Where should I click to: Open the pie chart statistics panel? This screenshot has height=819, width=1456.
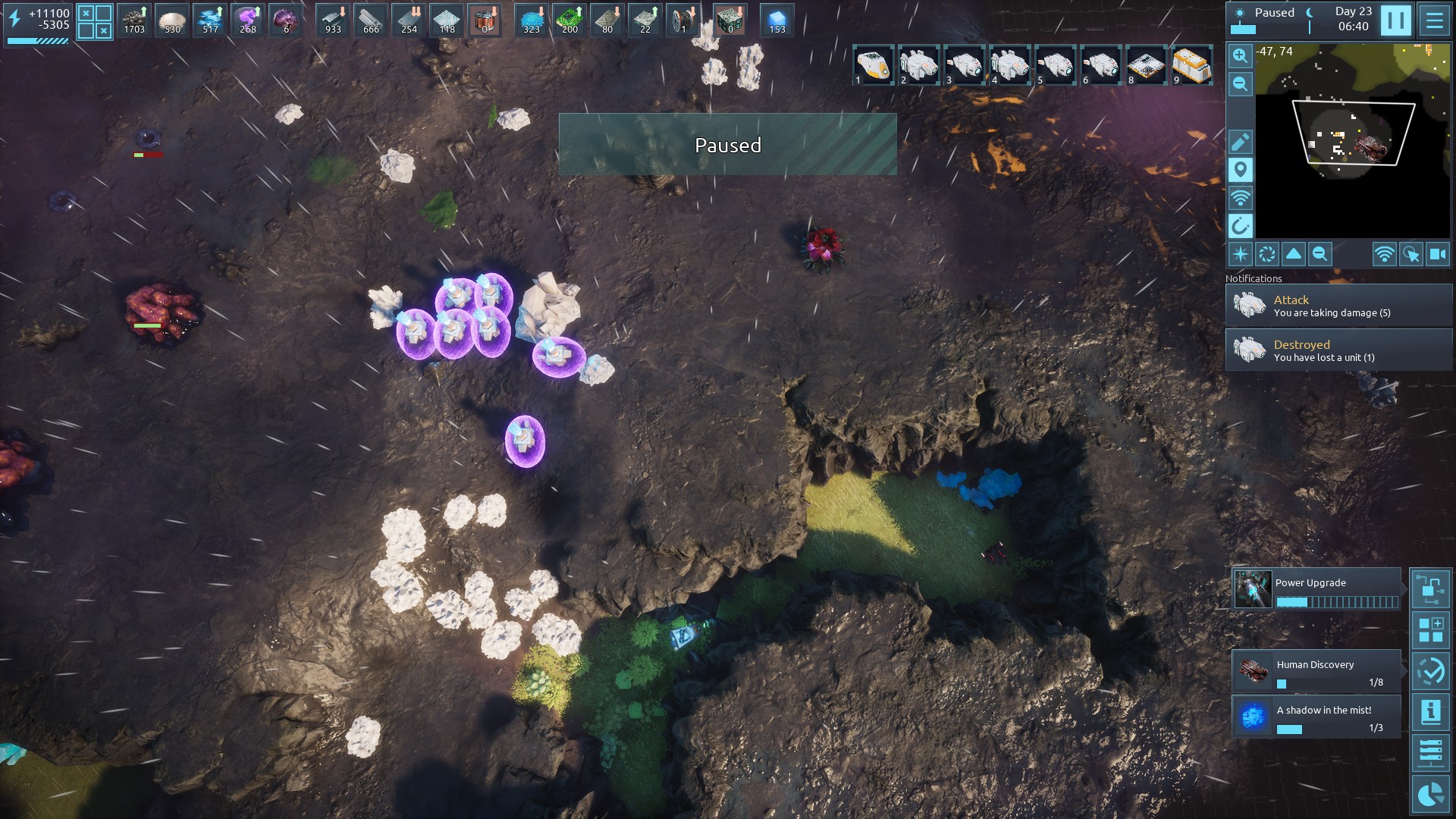[1430, 794]
